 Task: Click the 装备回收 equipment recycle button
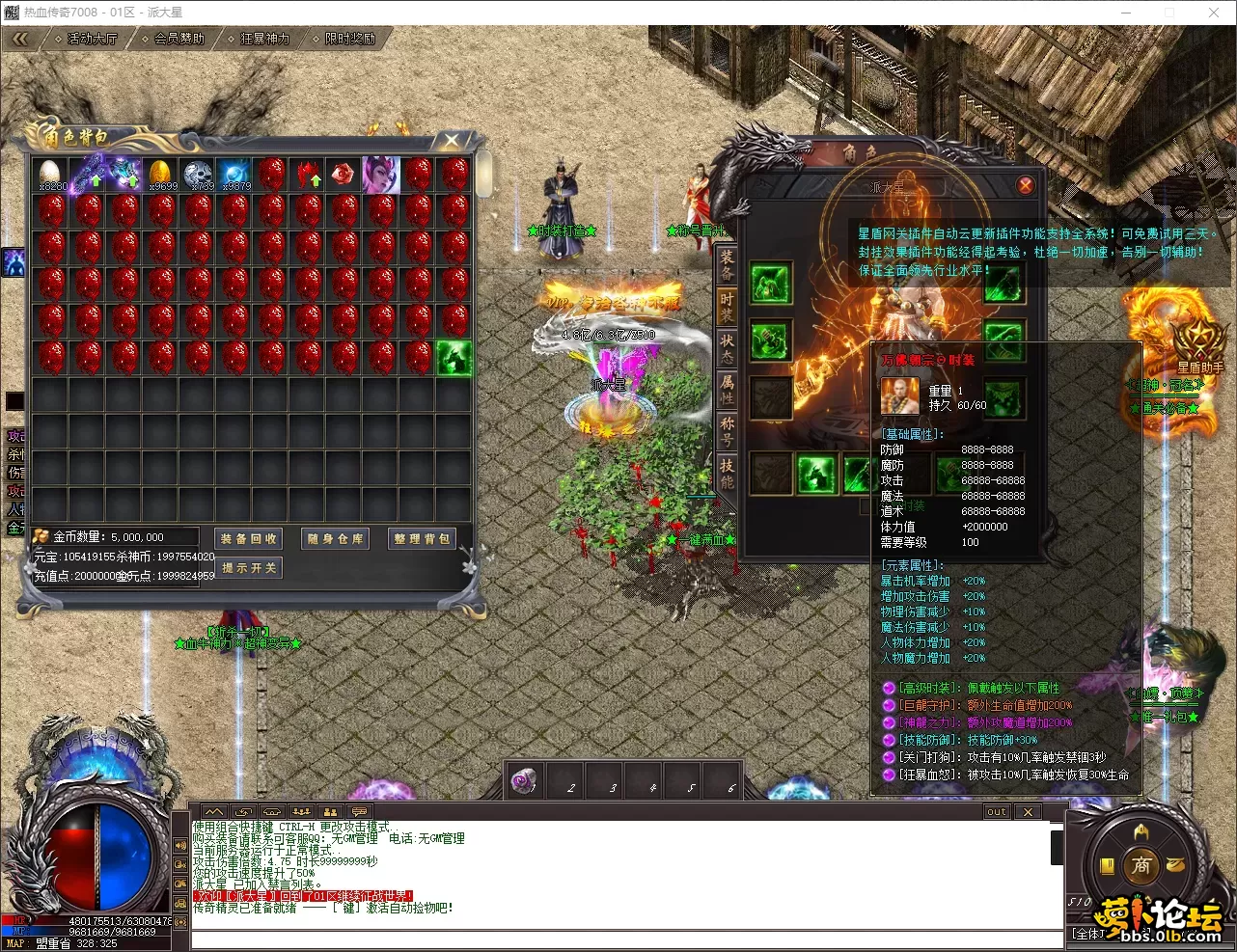[248, 539]
